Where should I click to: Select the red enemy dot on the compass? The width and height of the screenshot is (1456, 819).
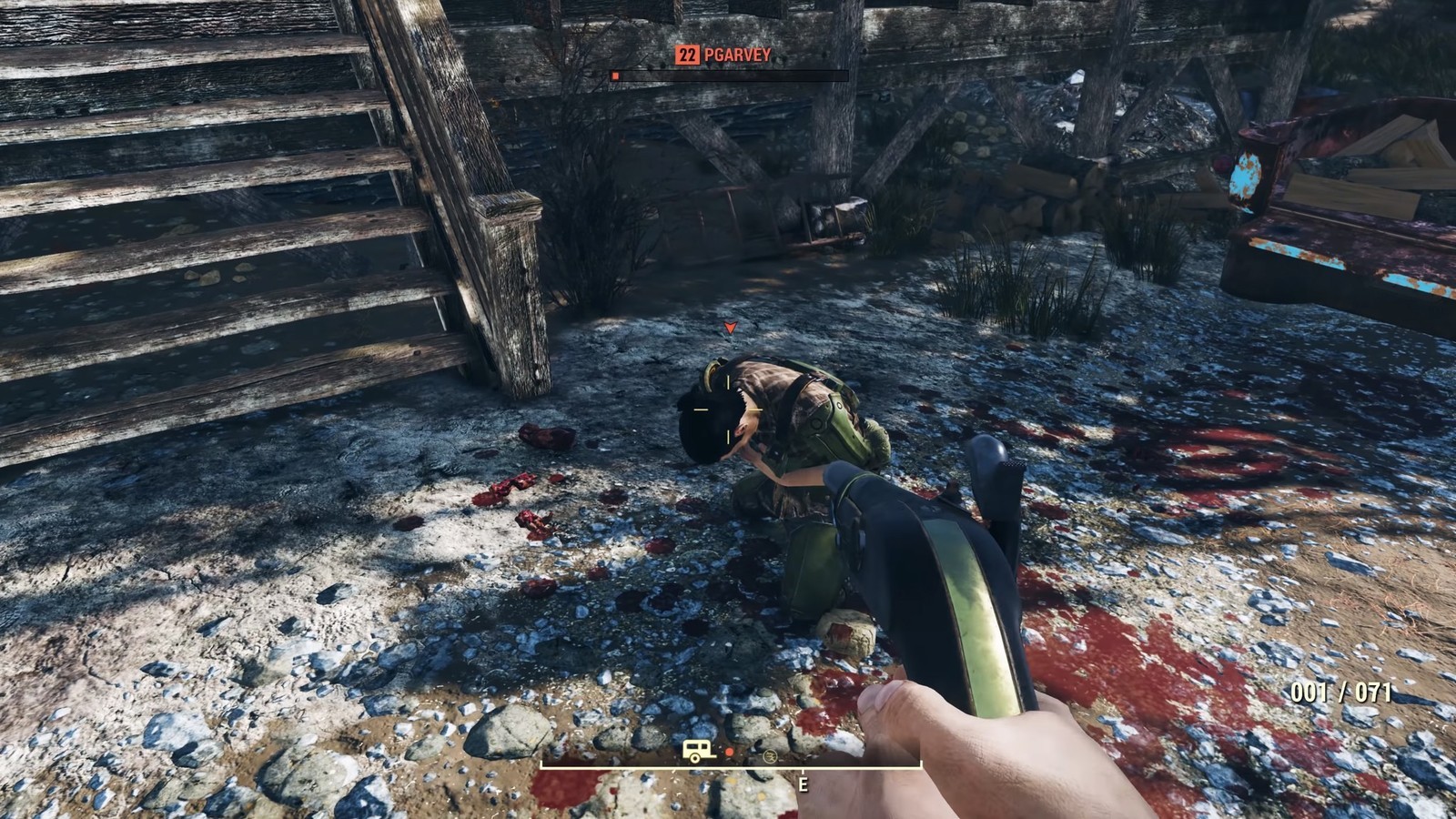click(x=730, y=752)
